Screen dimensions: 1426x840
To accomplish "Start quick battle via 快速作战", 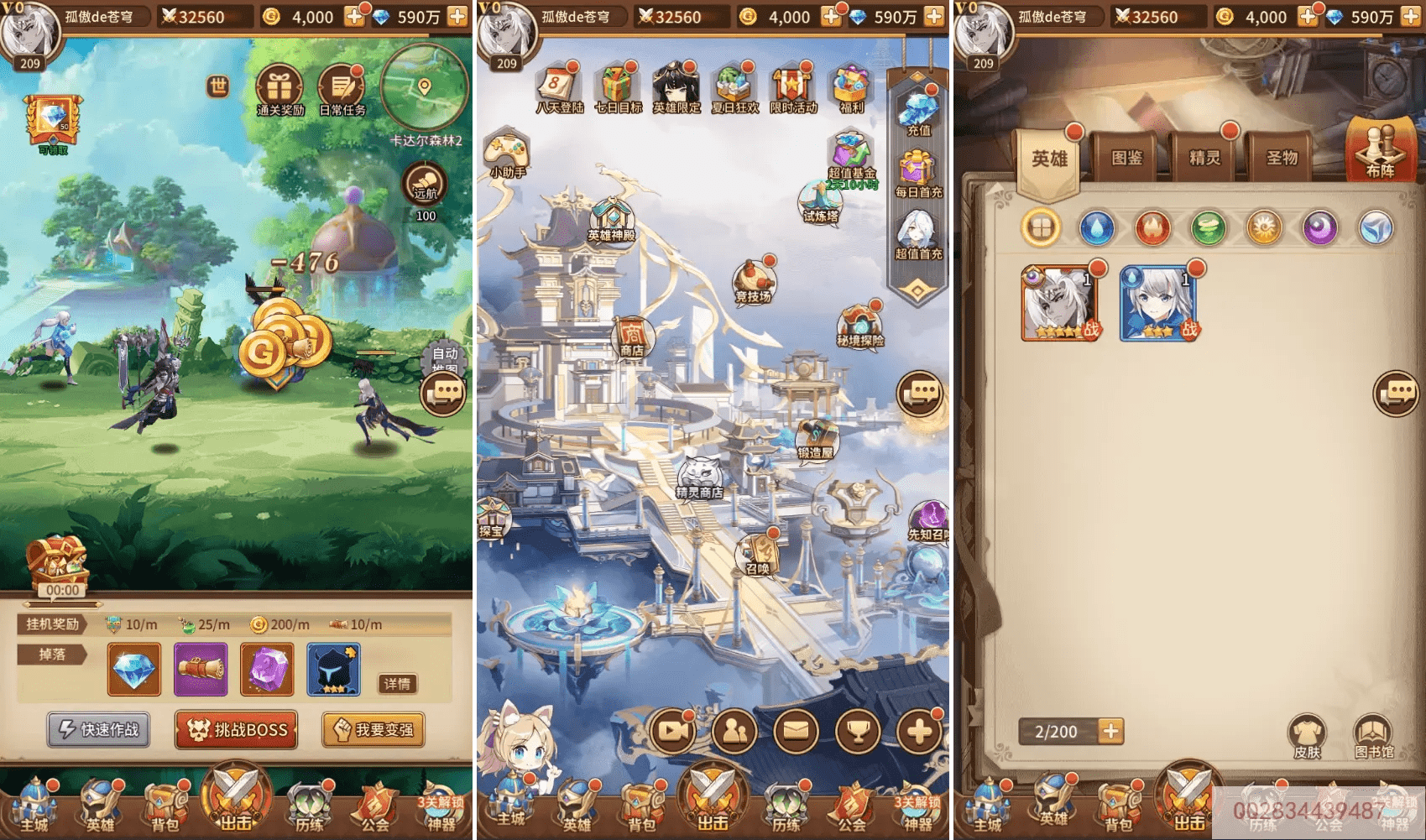I will pyautogui.click(x=99, y=730).
